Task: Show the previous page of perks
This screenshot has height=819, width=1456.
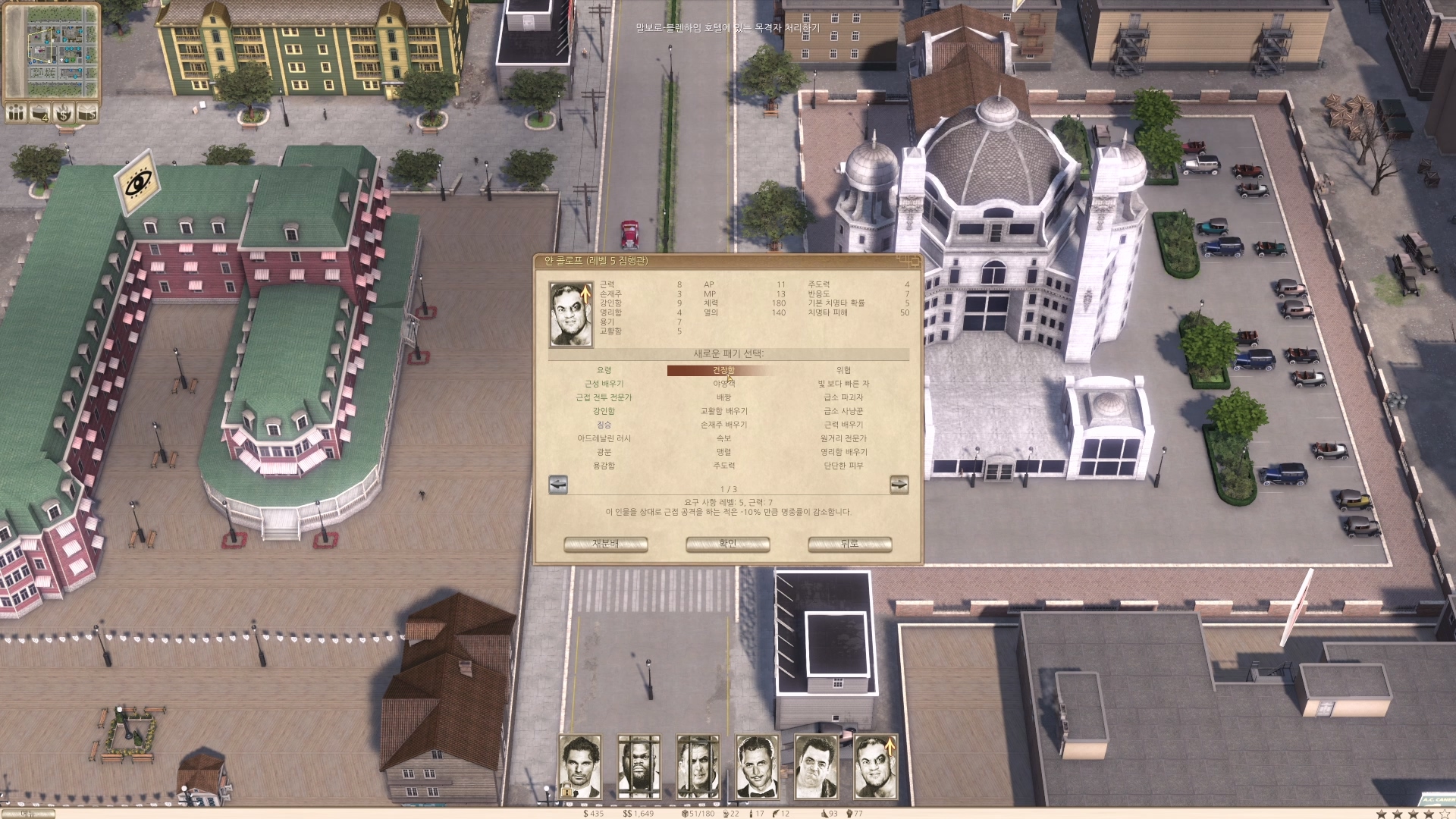Action: point(558,485)
